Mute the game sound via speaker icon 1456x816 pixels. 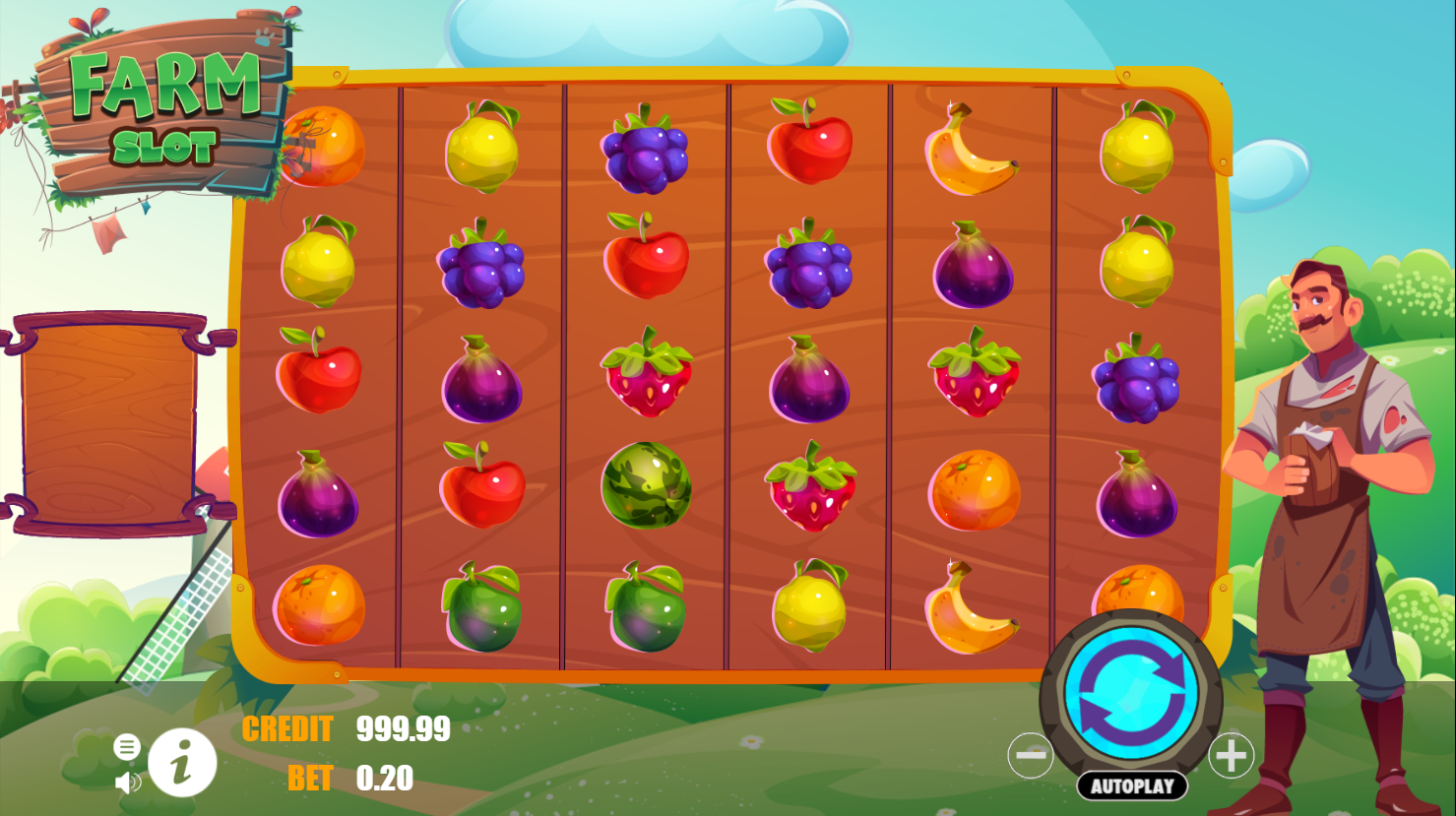[126, 781]
